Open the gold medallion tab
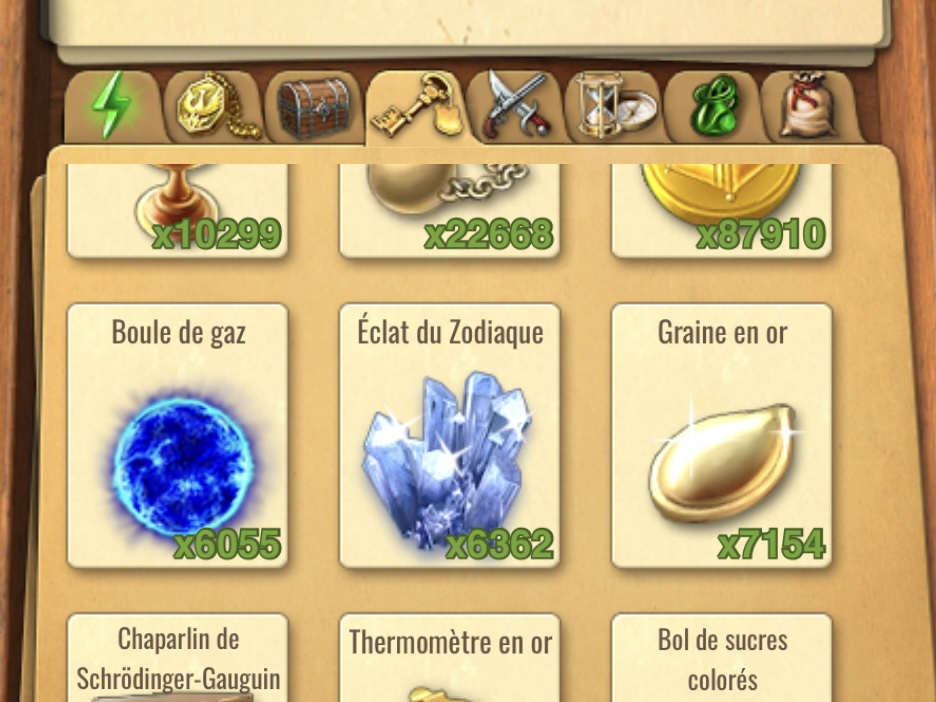The width and height of the screenshot is (936, 702). click(214, 107)
